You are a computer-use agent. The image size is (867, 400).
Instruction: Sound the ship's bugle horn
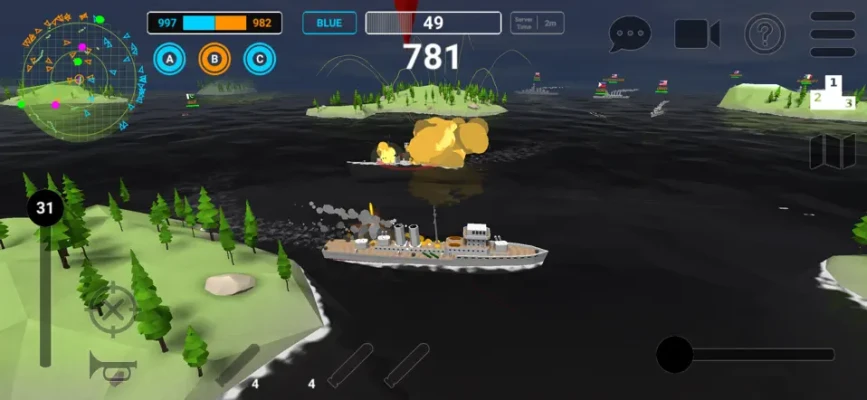click(111, 366)
